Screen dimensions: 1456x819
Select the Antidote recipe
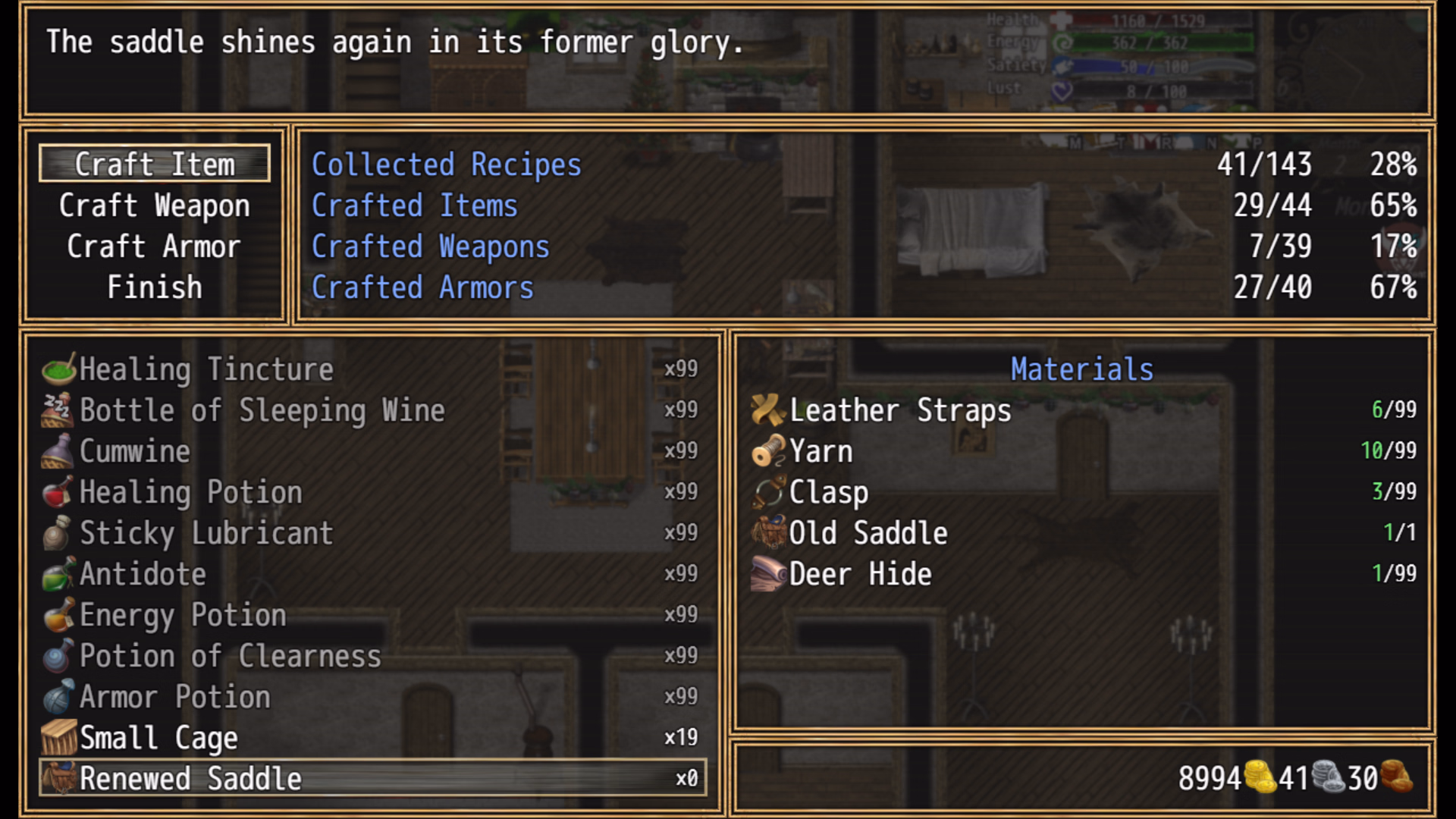(x=372, y=574)
